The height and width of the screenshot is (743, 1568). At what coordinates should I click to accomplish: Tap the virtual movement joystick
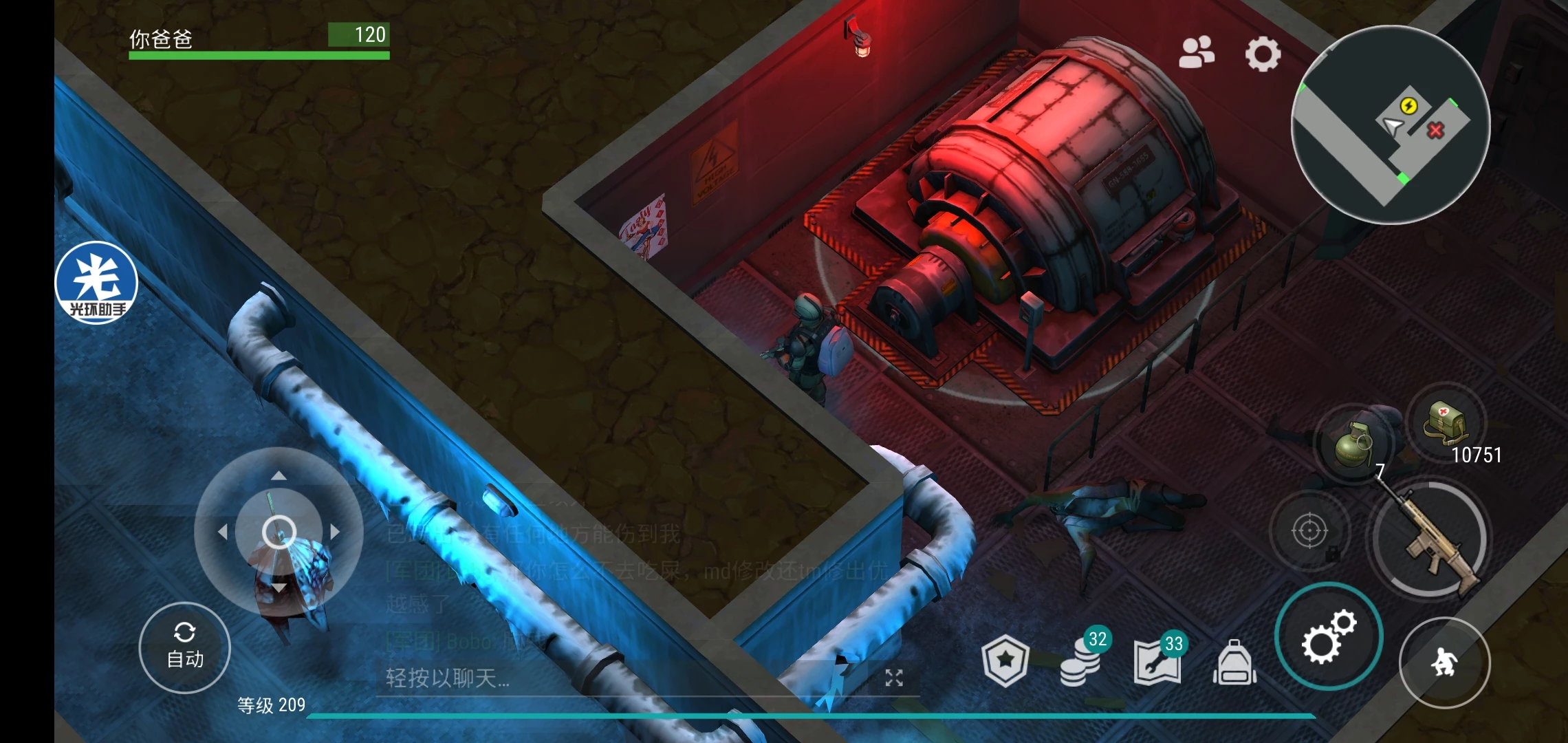coord(279,531)
